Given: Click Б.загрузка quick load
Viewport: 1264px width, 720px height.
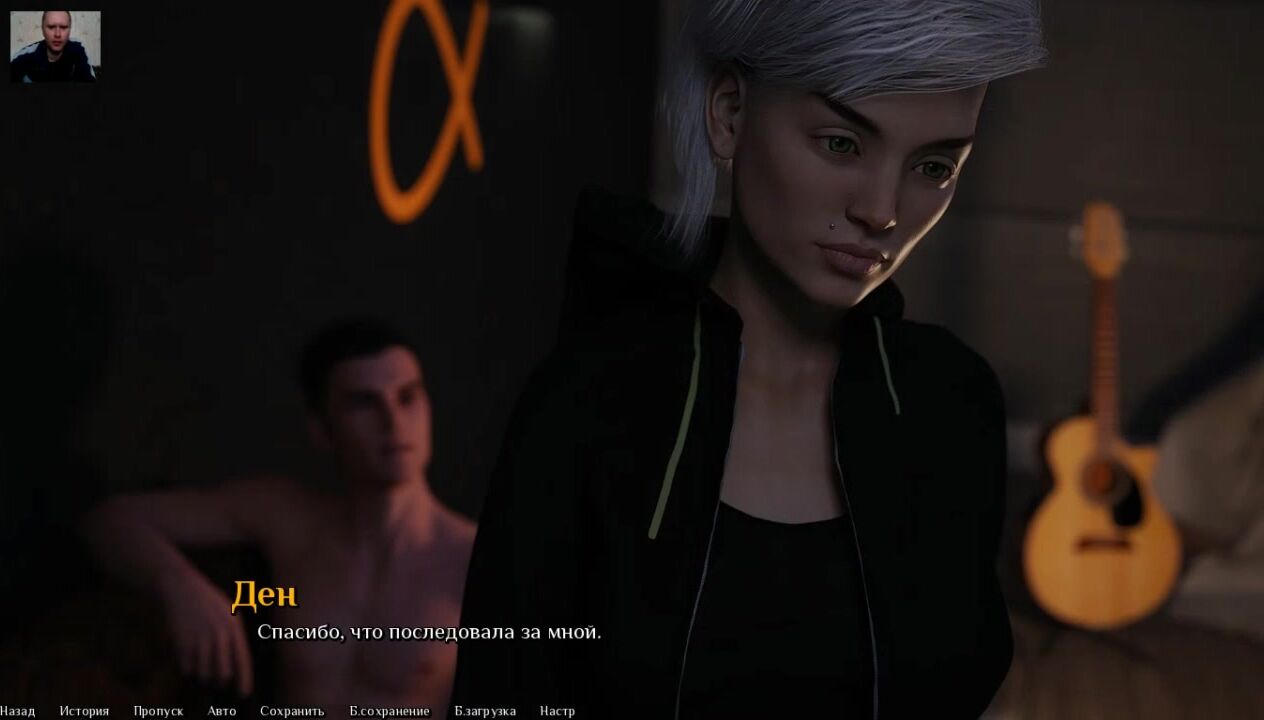Looking at the screenshot, I should pyautogui.click(x=485, y=711).
